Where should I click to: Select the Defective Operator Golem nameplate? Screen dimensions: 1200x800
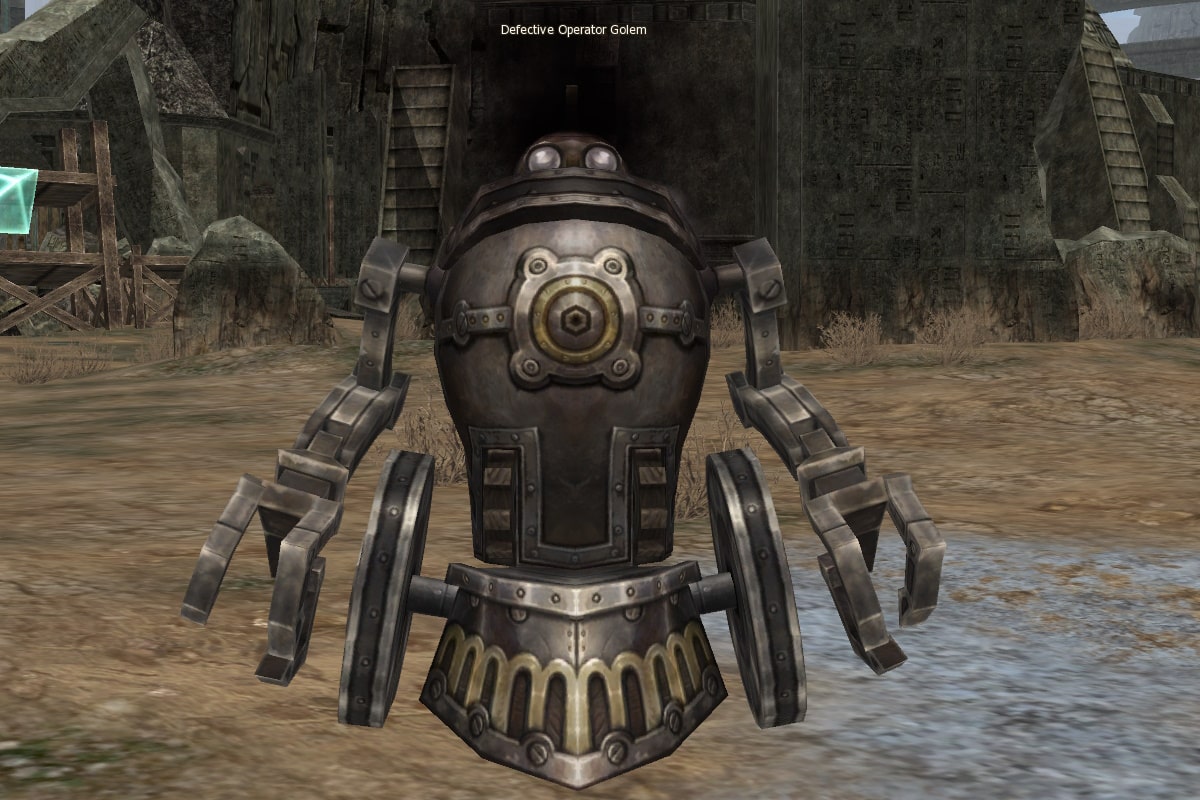point(573,30)
